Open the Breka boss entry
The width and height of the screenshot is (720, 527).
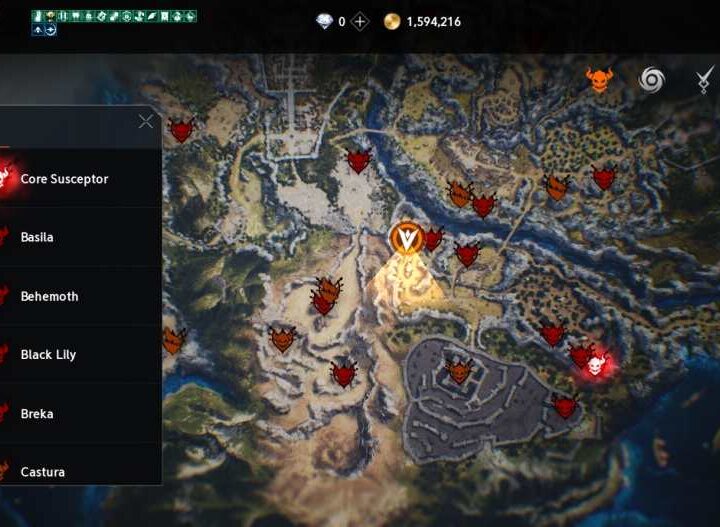point(37,414)
